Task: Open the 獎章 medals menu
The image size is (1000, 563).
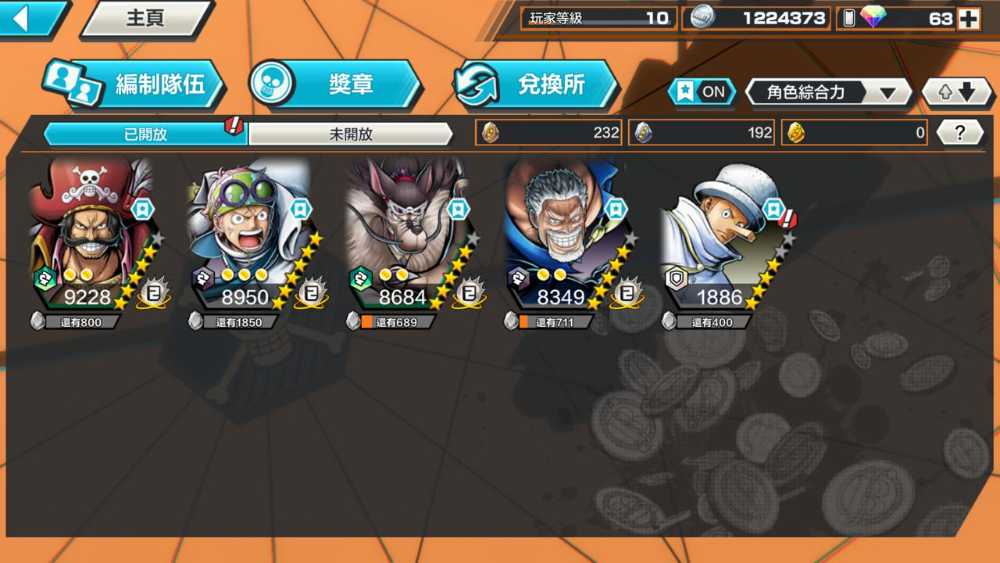Action: (x=334, y=85)
